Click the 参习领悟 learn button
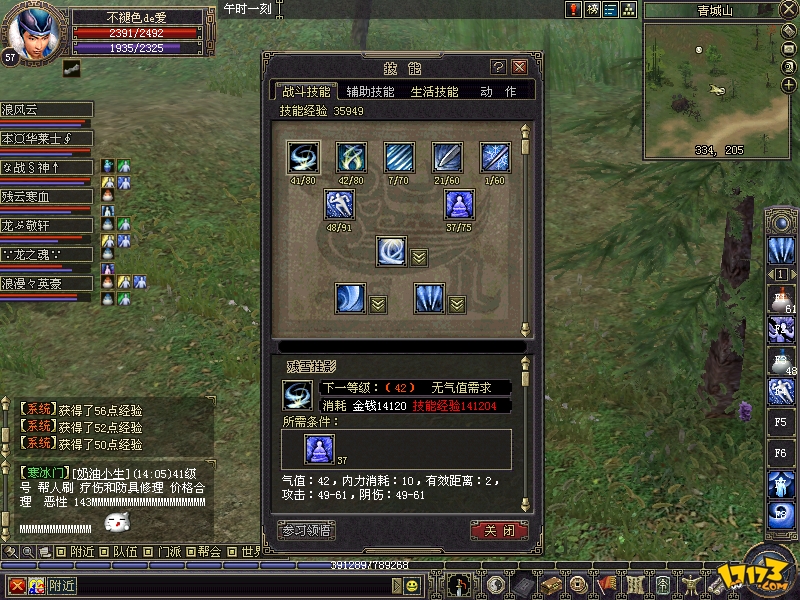 306,529
